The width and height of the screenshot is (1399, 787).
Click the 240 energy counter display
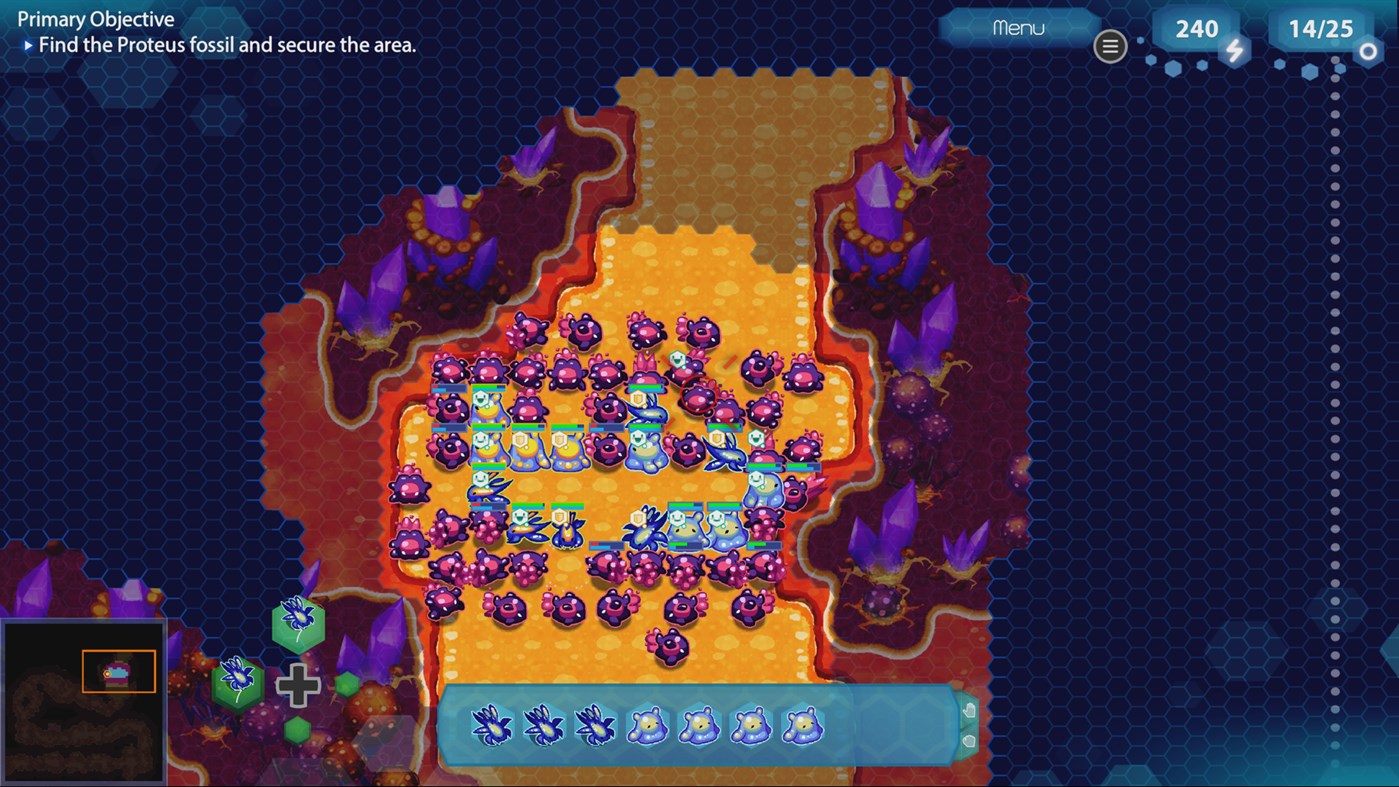click(x=1196, y=28)
